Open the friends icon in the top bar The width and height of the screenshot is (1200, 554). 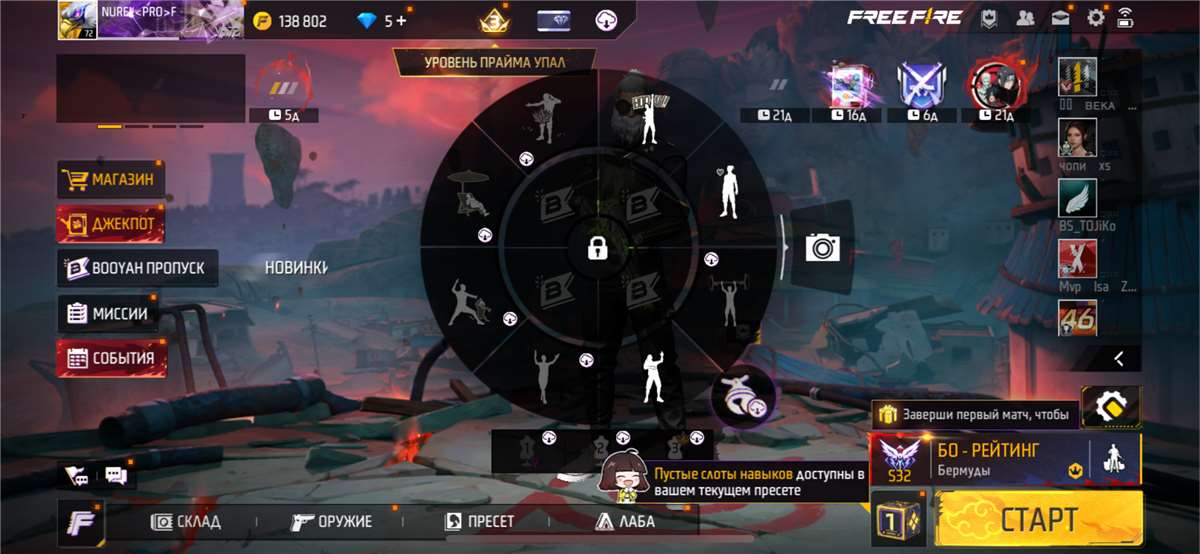point(1025,17)
